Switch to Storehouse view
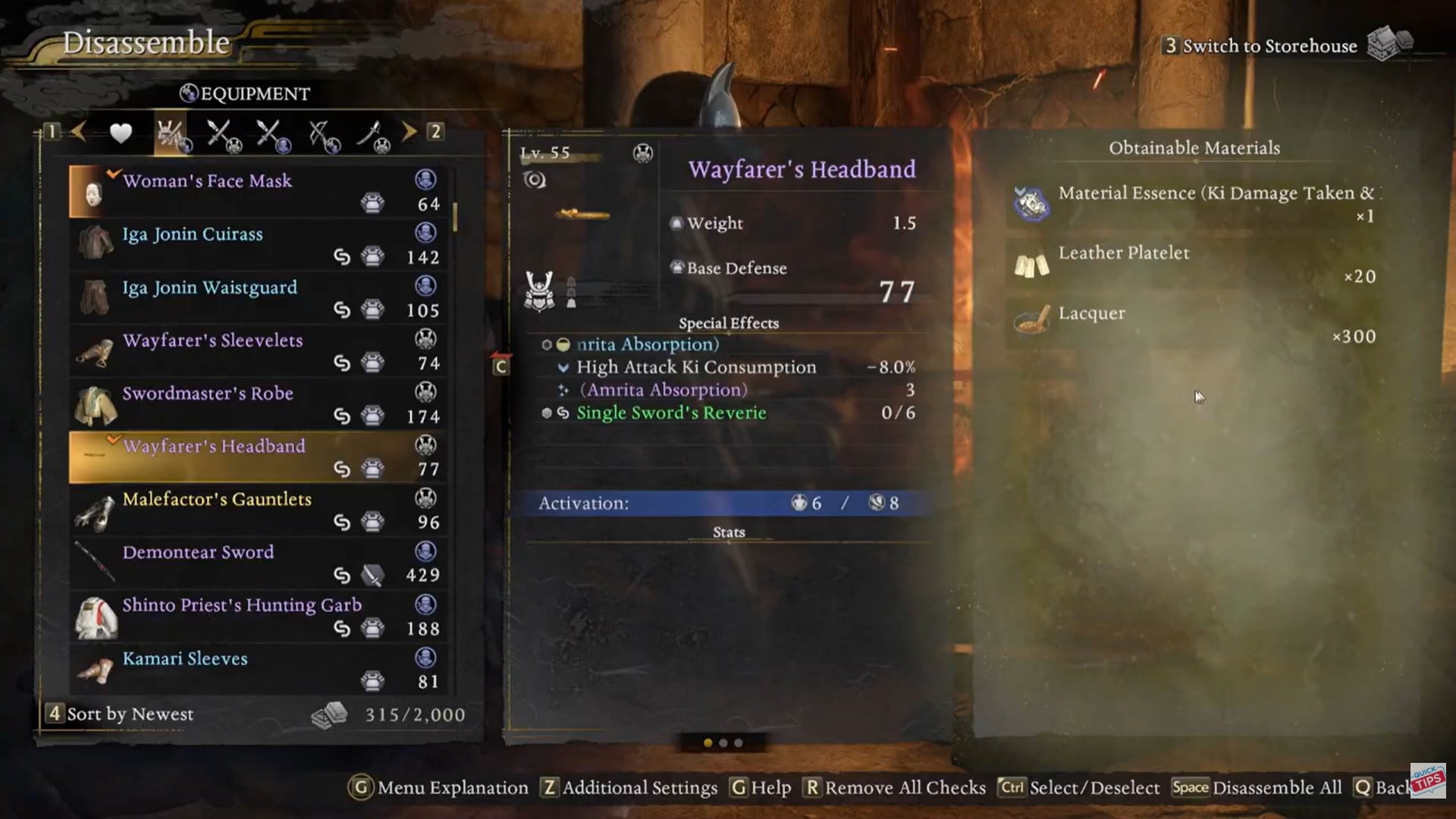This screenshot has width=1456, height=819. click(x=1270, y=45)
